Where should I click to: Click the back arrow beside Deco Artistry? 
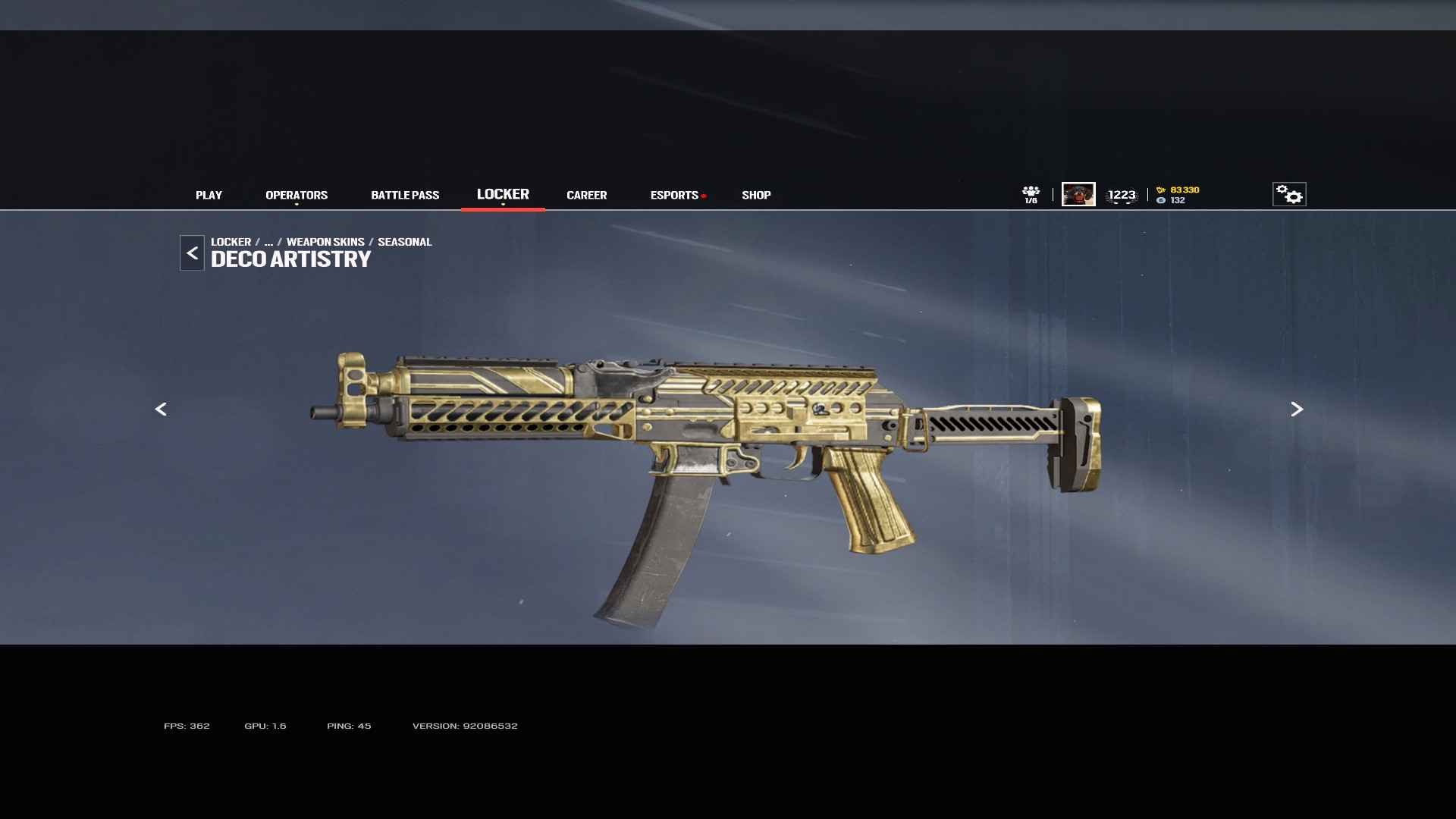click(x=192, y=253)
